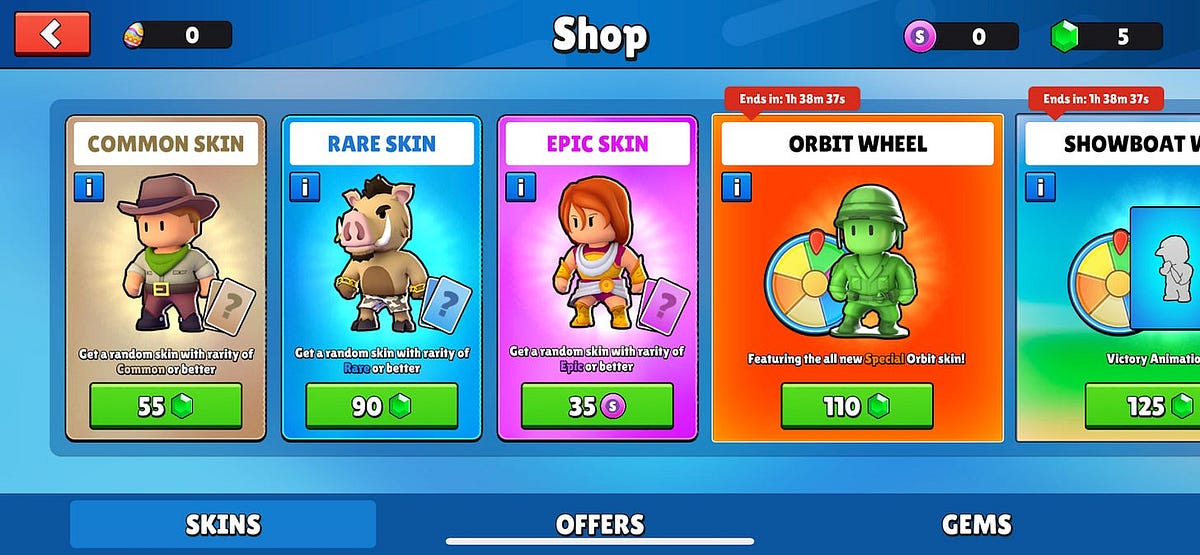Open the Showboat card's info icon
The height and width of the screenshot is (555, 1200).
[x=1040, y=187]
